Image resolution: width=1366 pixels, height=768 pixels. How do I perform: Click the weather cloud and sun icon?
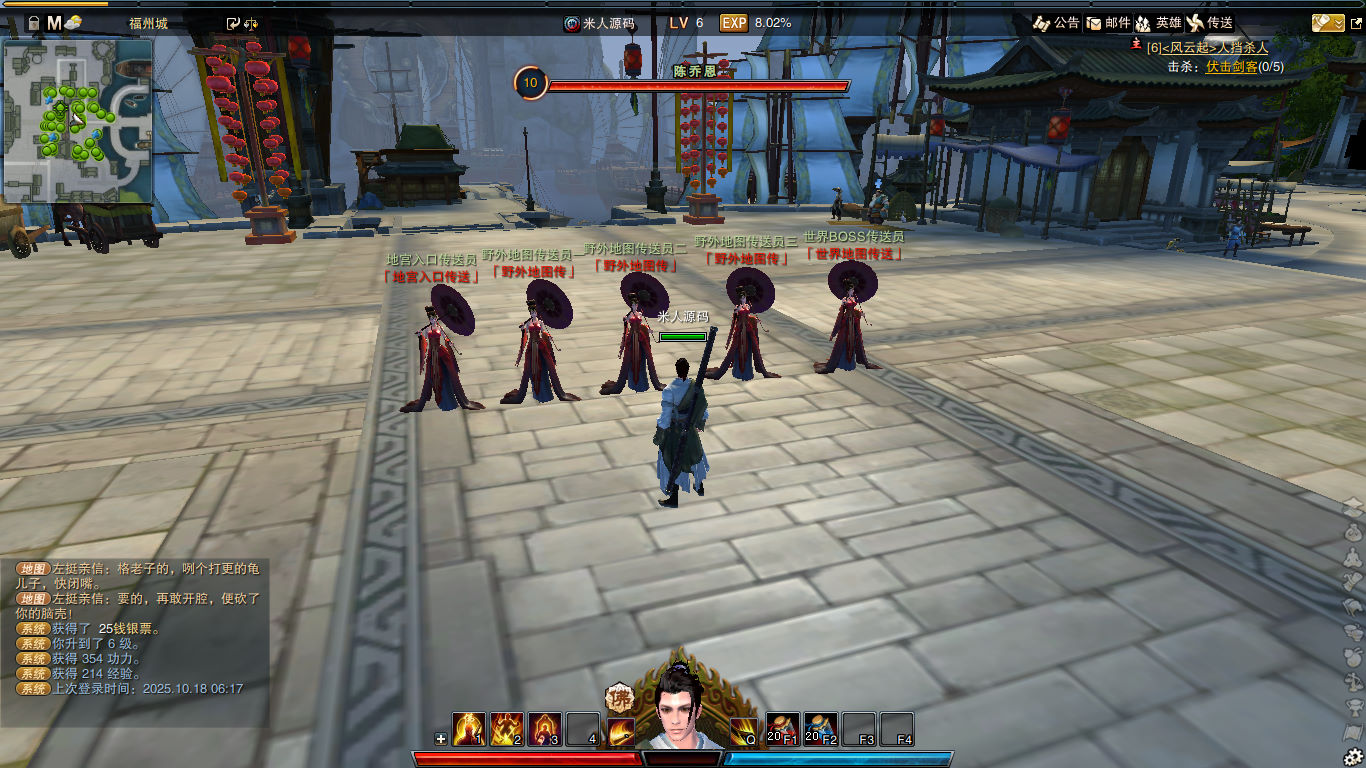click(x=74, y=22)
